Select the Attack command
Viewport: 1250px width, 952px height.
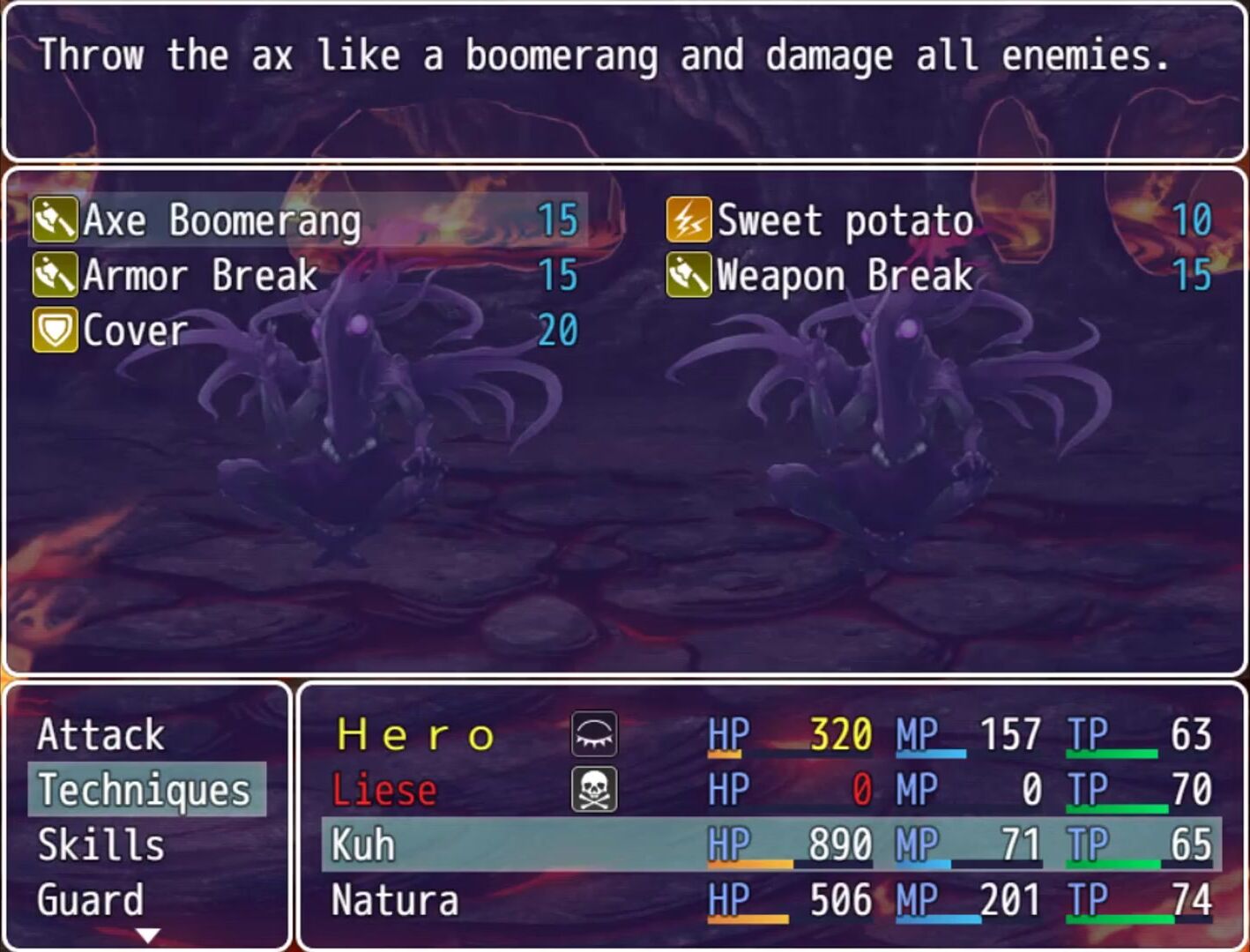100,735
